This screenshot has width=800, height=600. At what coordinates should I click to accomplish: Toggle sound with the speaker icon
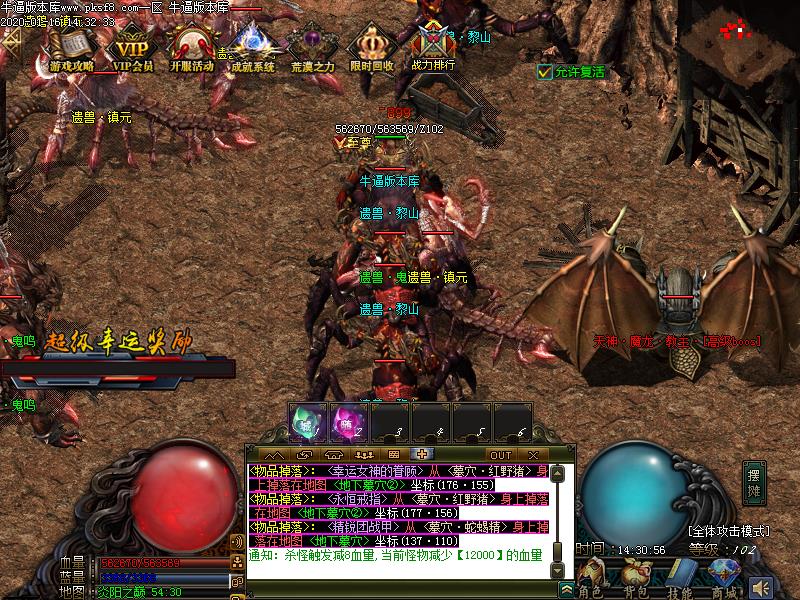762,587
